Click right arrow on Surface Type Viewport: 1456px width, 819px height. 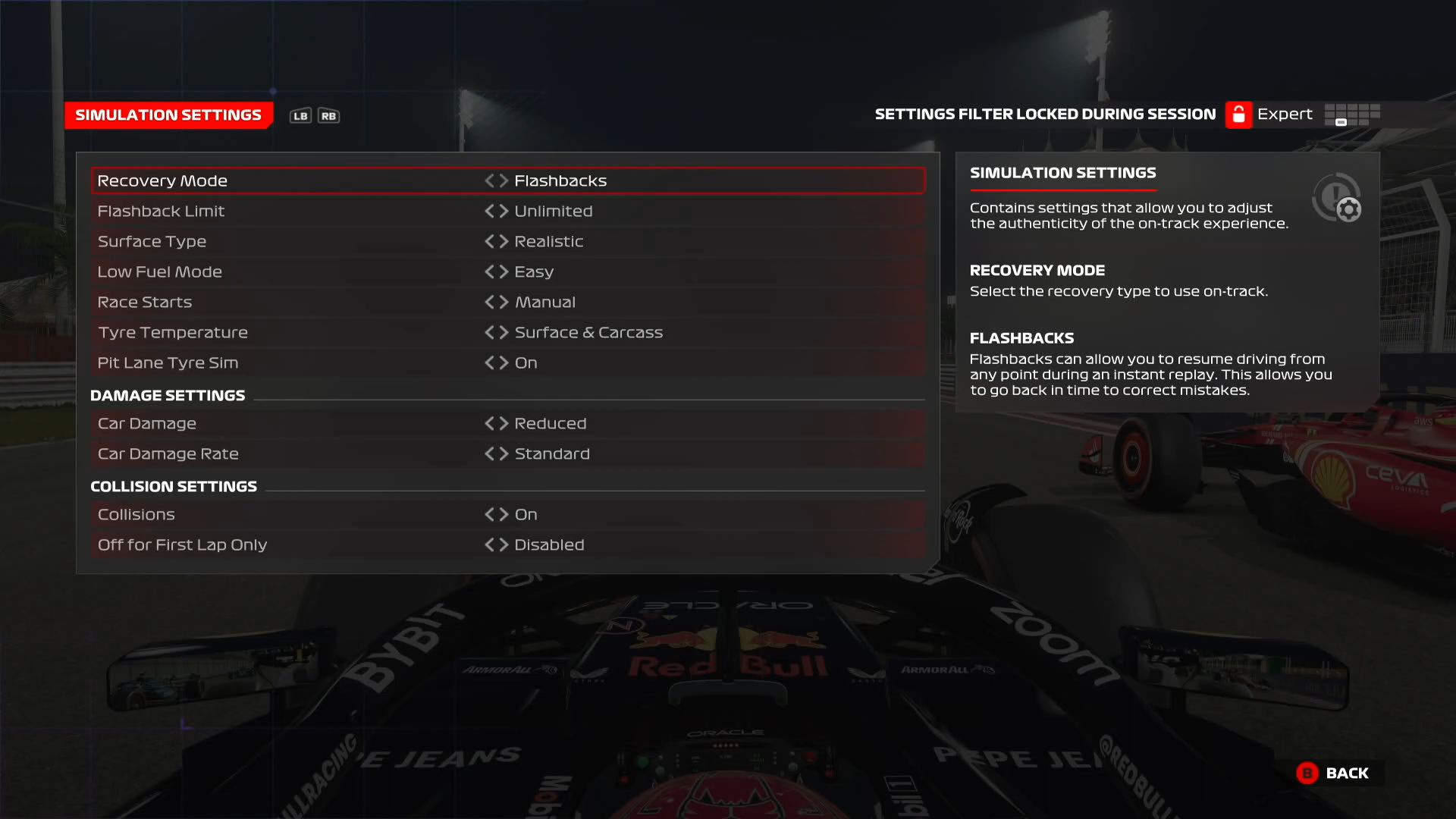504,241
